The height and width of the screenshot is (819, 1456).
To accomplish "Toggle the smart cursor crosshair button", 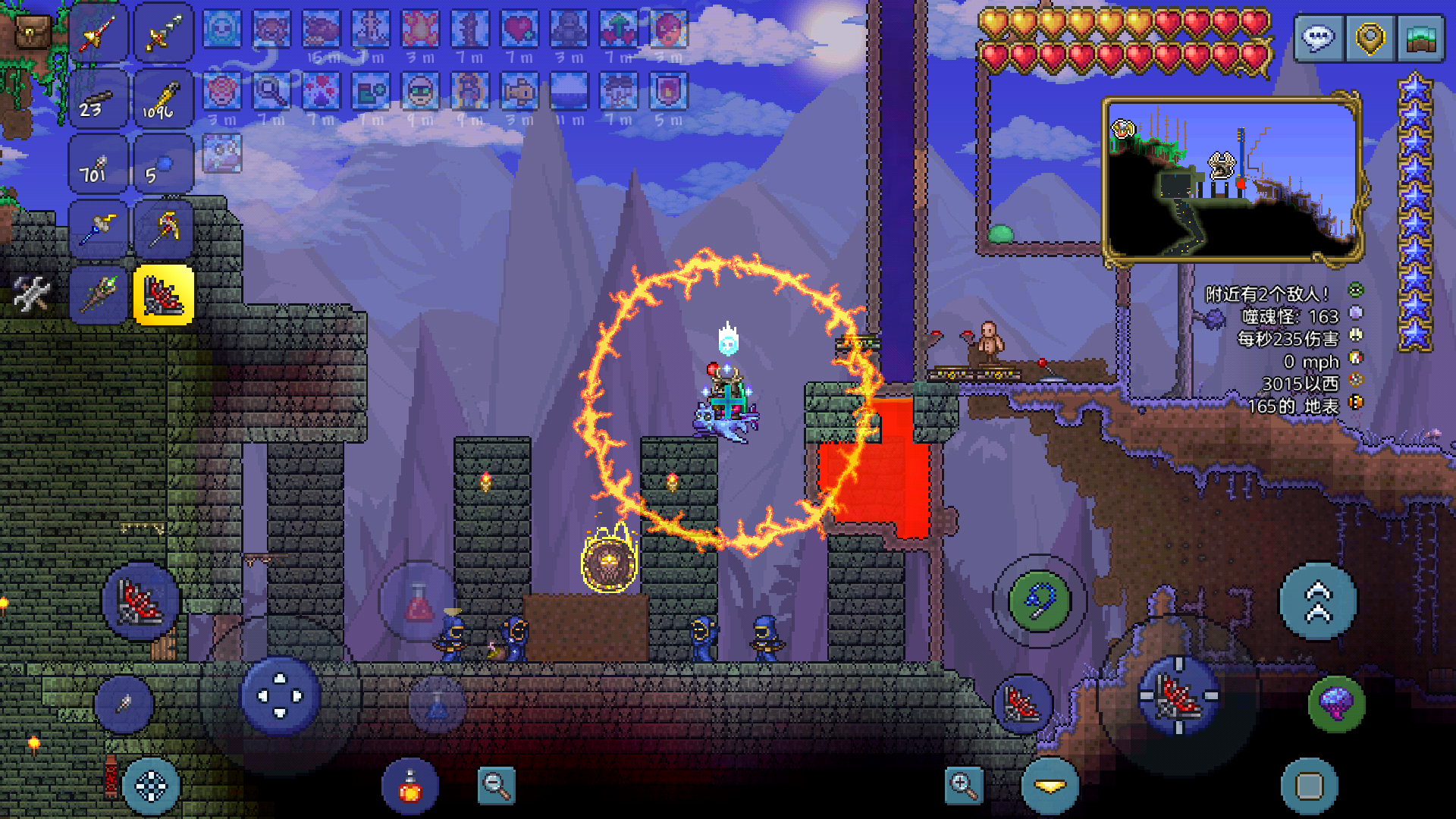I will coord(151,786).
